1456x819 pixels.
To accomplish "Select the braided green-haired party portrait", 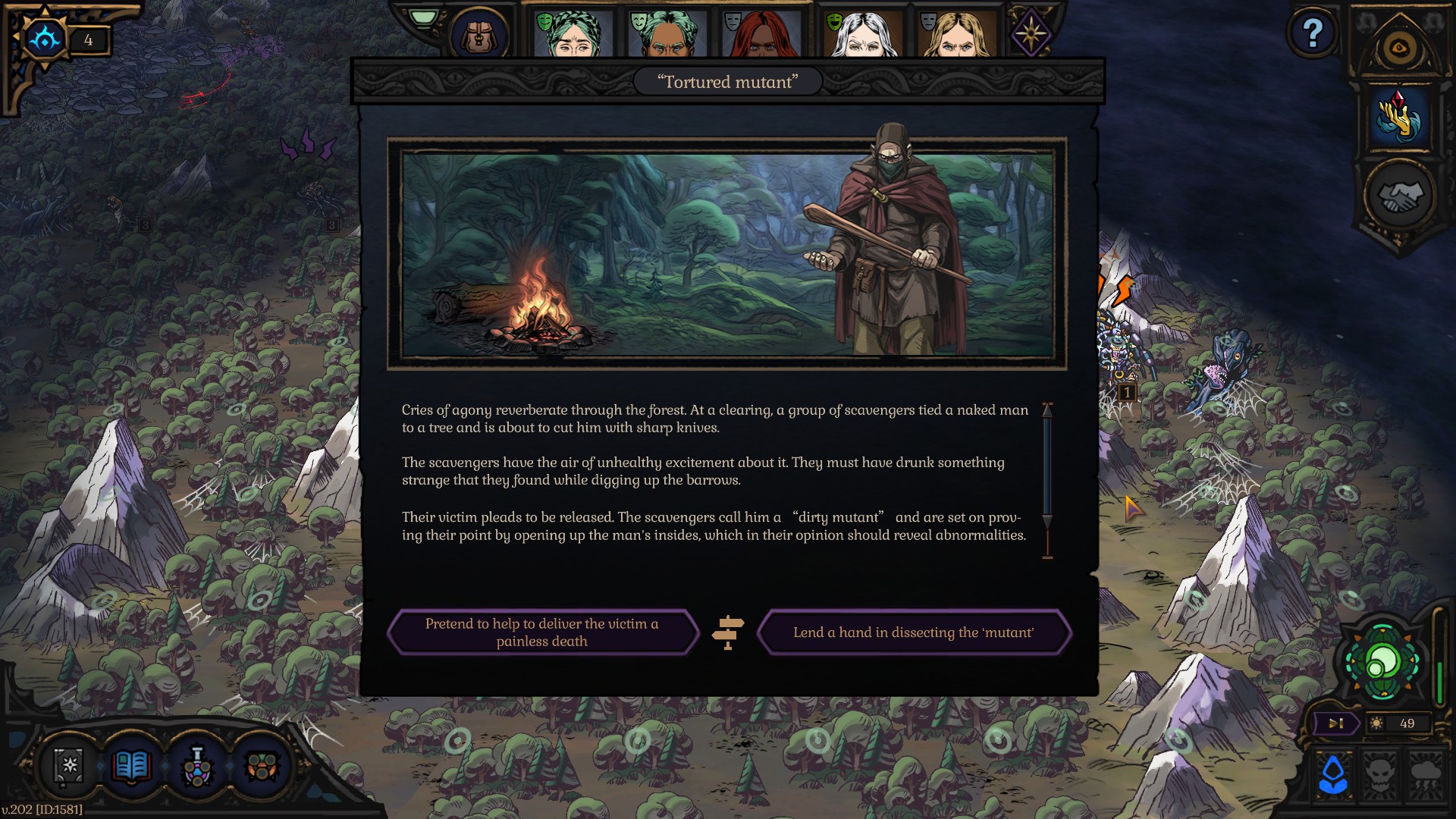I will click(x=572, y=35).
